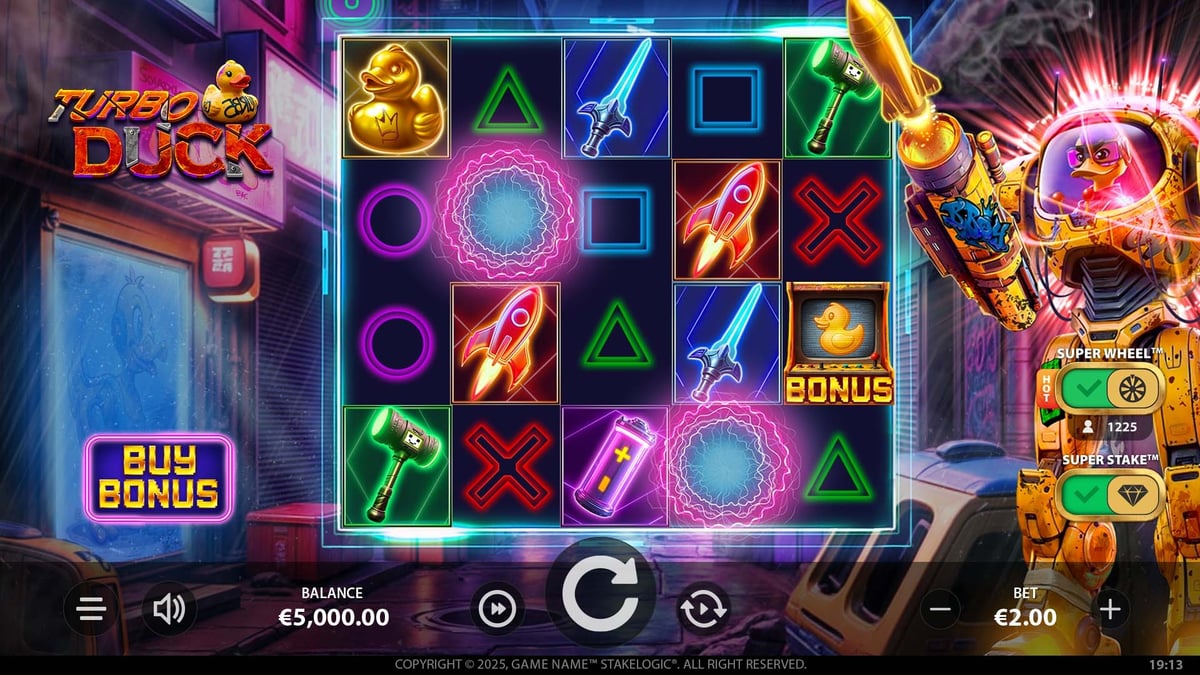Decrease the bet with the minus button
1200x675 pixels.
point(940,608)
